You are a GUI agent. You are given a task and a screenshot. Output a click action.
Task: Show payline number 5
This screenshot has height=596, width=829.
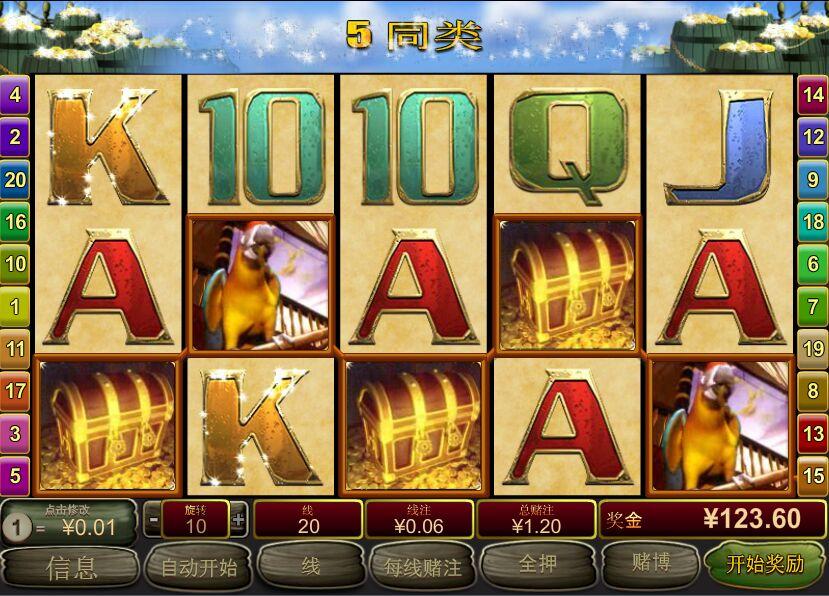click(15, 474)
